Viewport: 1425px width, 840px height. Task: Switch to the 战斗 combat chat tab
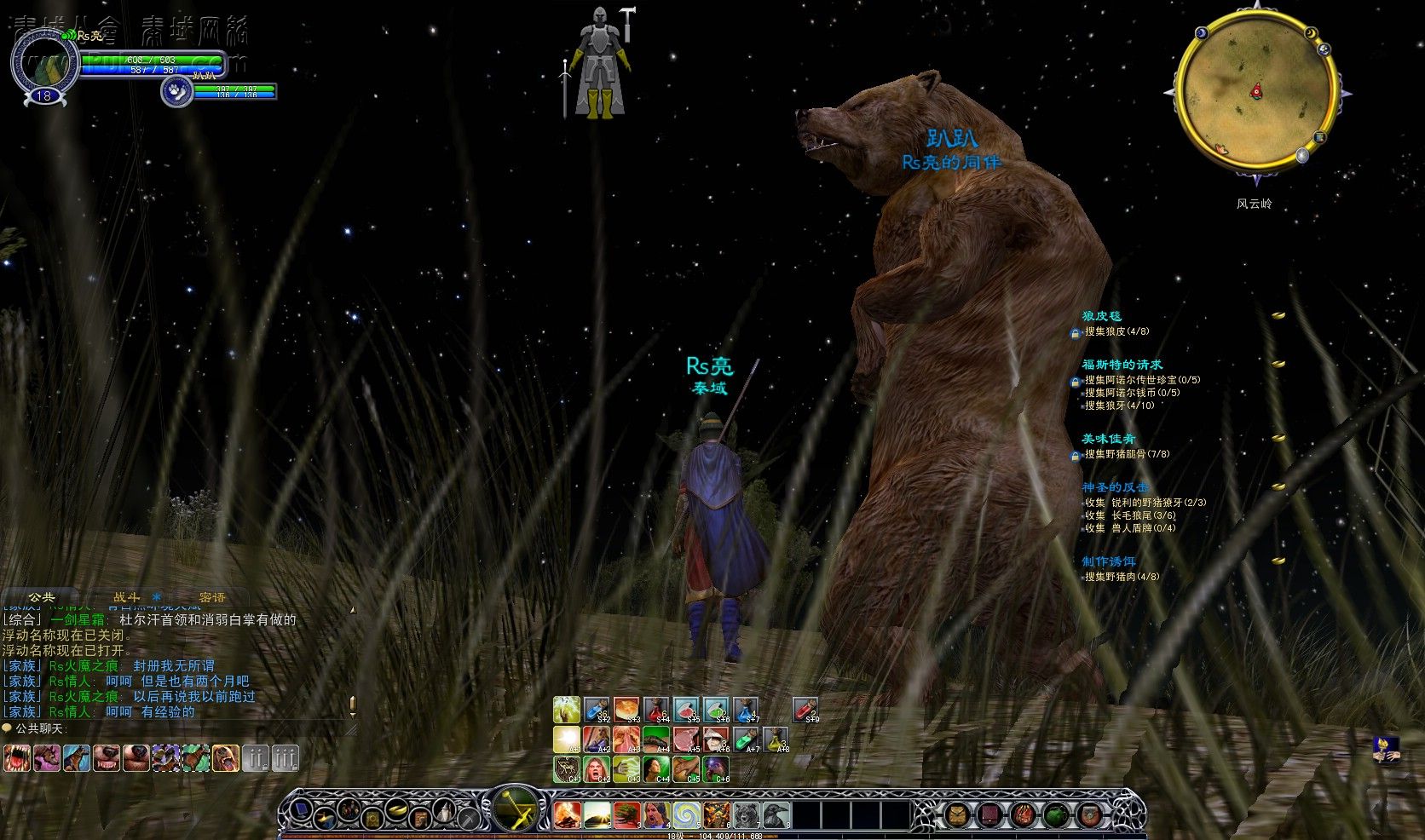point(126,597)
